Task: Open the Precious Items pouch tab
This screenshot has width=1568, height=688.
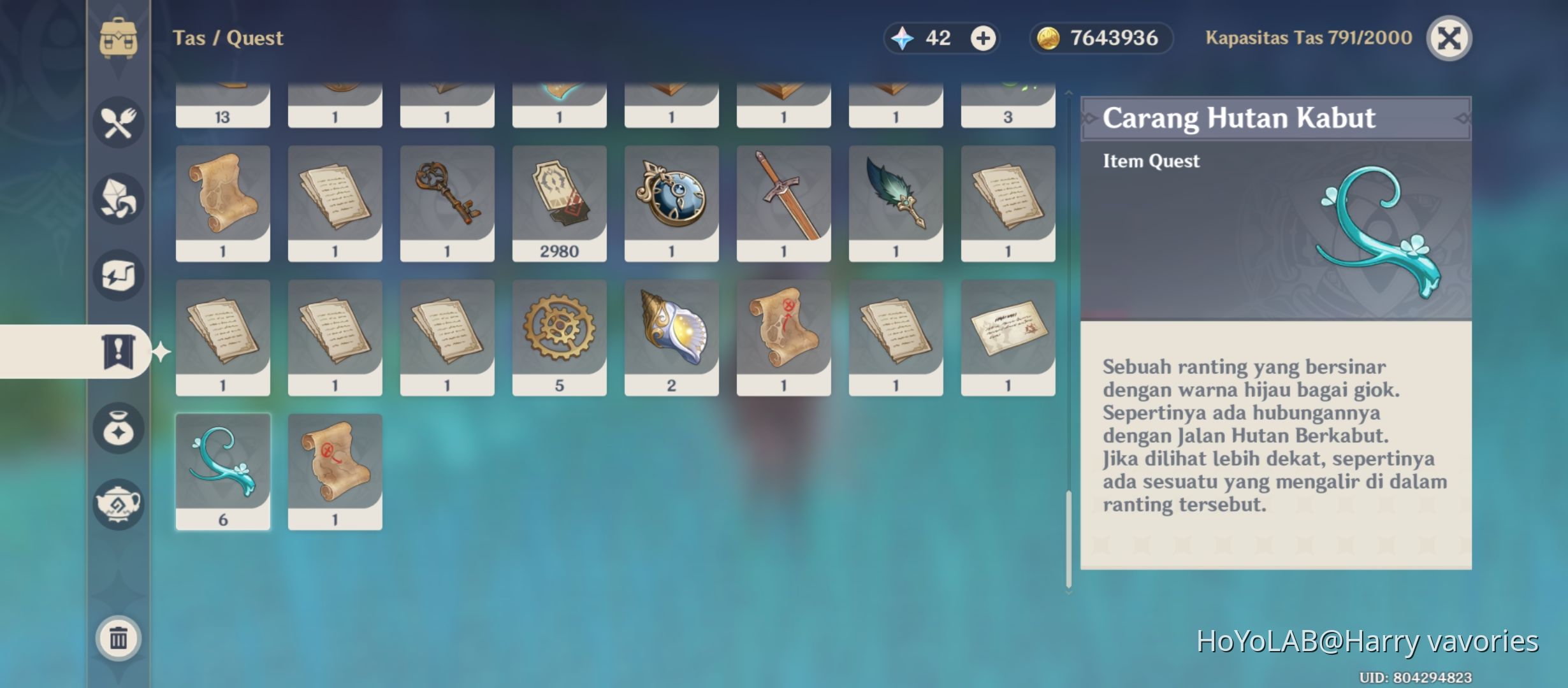Action: 119,428
